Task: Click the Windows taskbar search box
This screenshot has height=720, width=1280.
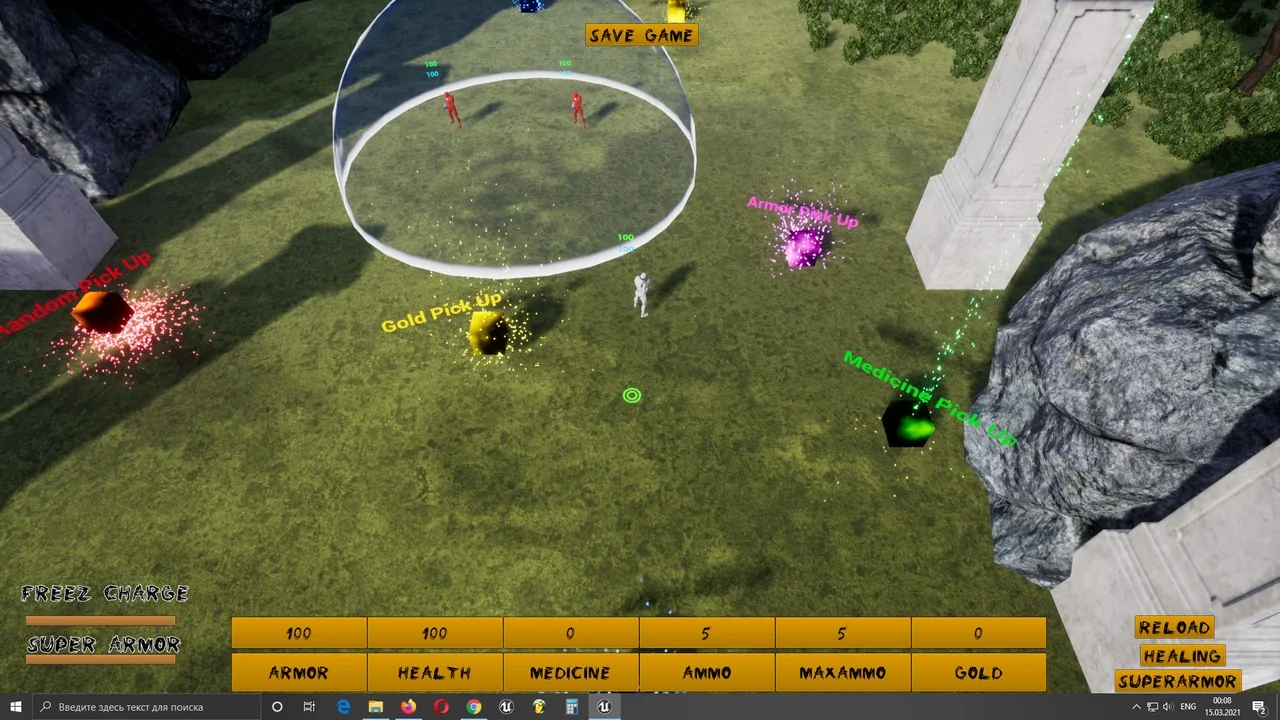Action: [x=146, y=707]
